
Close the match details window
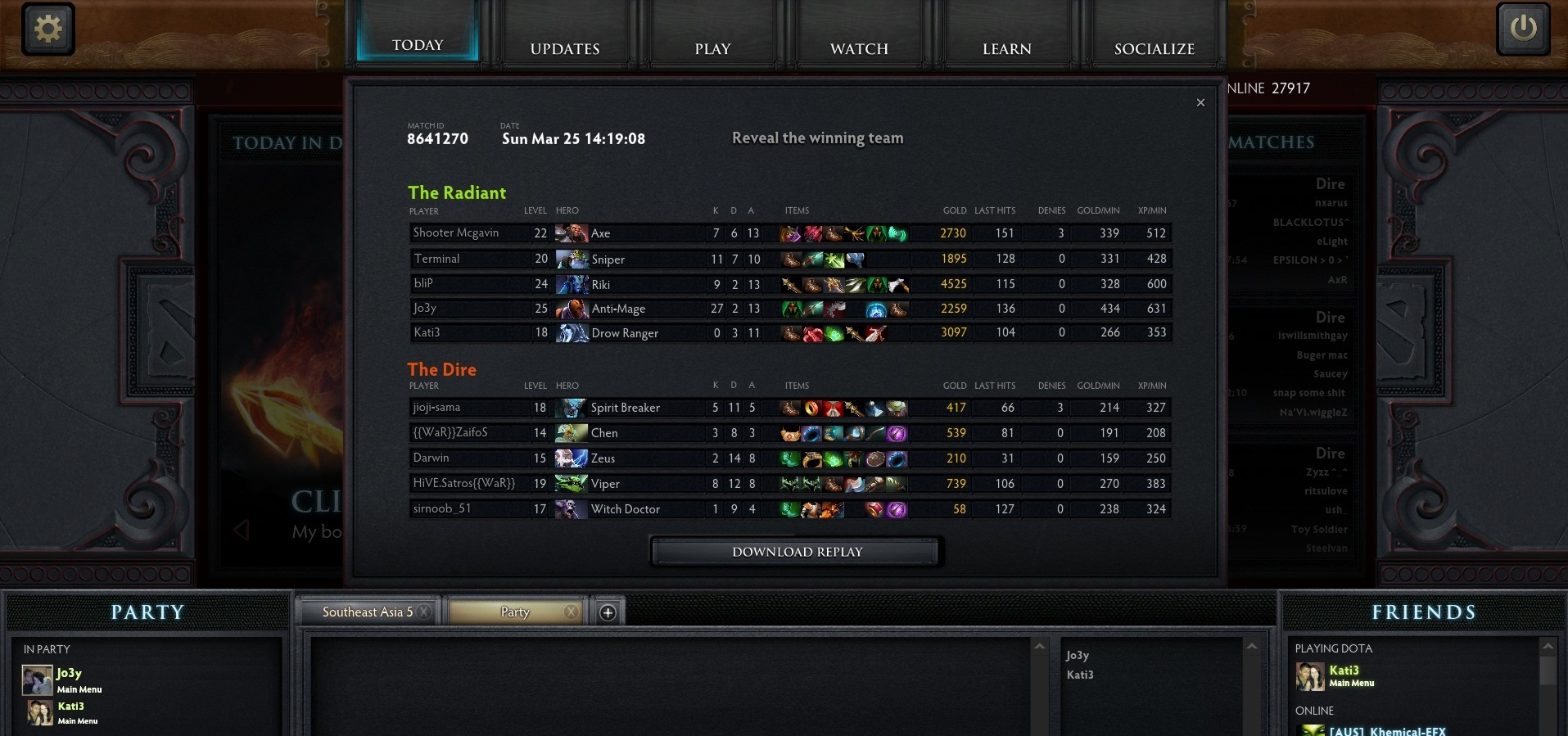pyautogui.click(x=1200, y=102)
